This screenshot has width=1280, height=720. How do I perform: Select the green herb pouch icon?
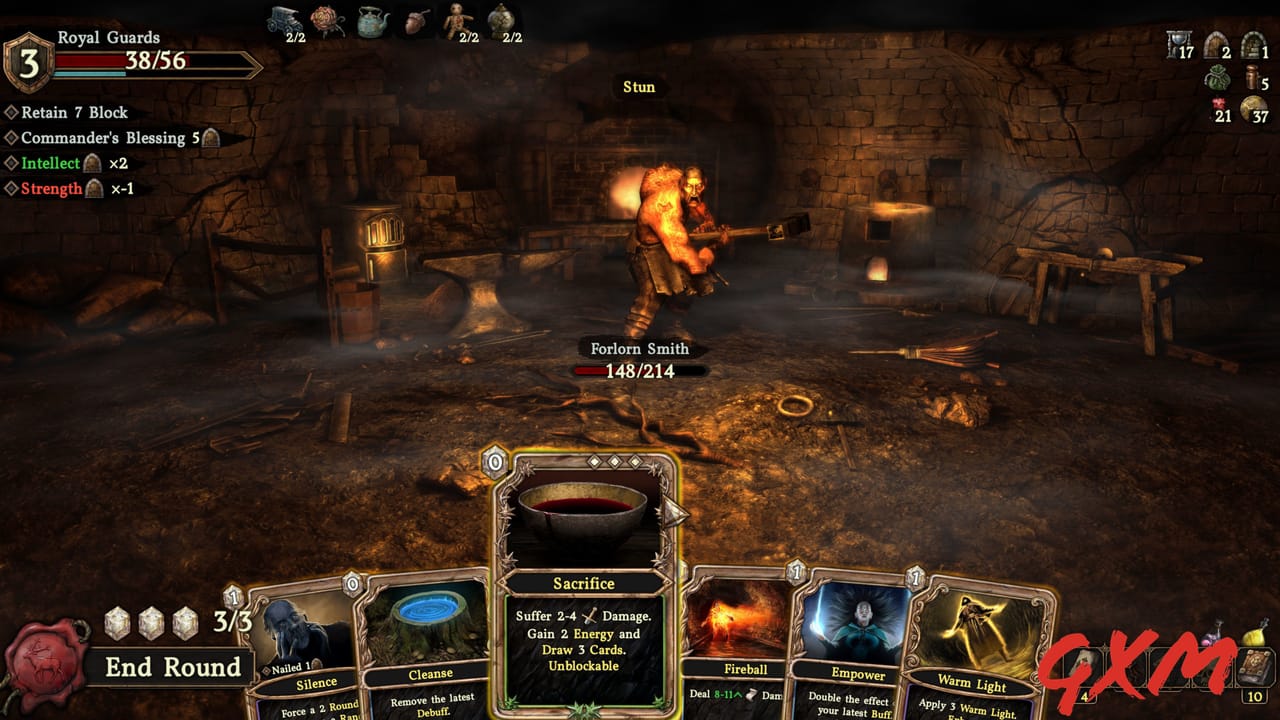(1217, 77)
